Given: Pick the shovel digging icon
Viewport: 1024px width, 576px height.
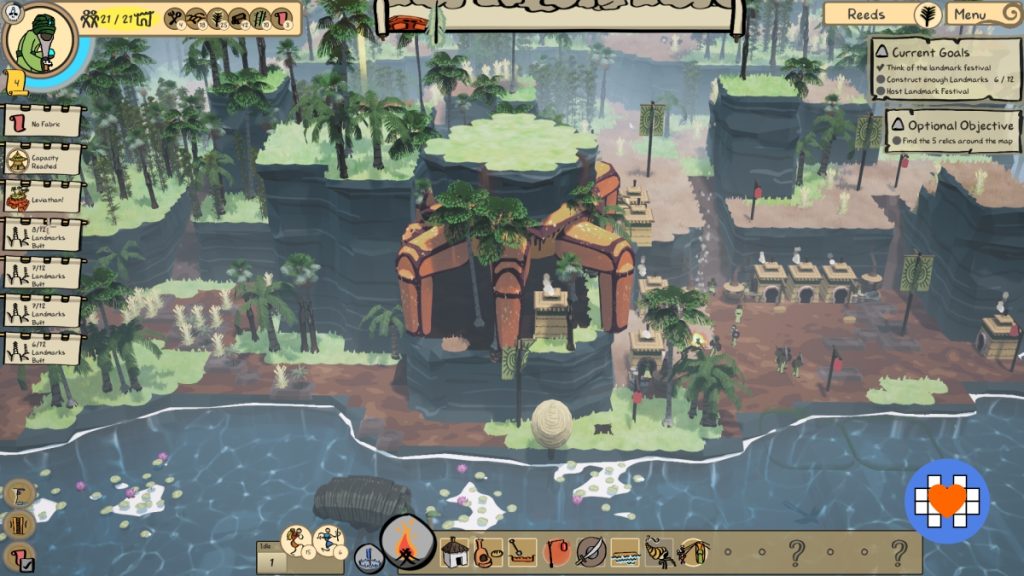Looking at the screenshot, I should (522, 552).
